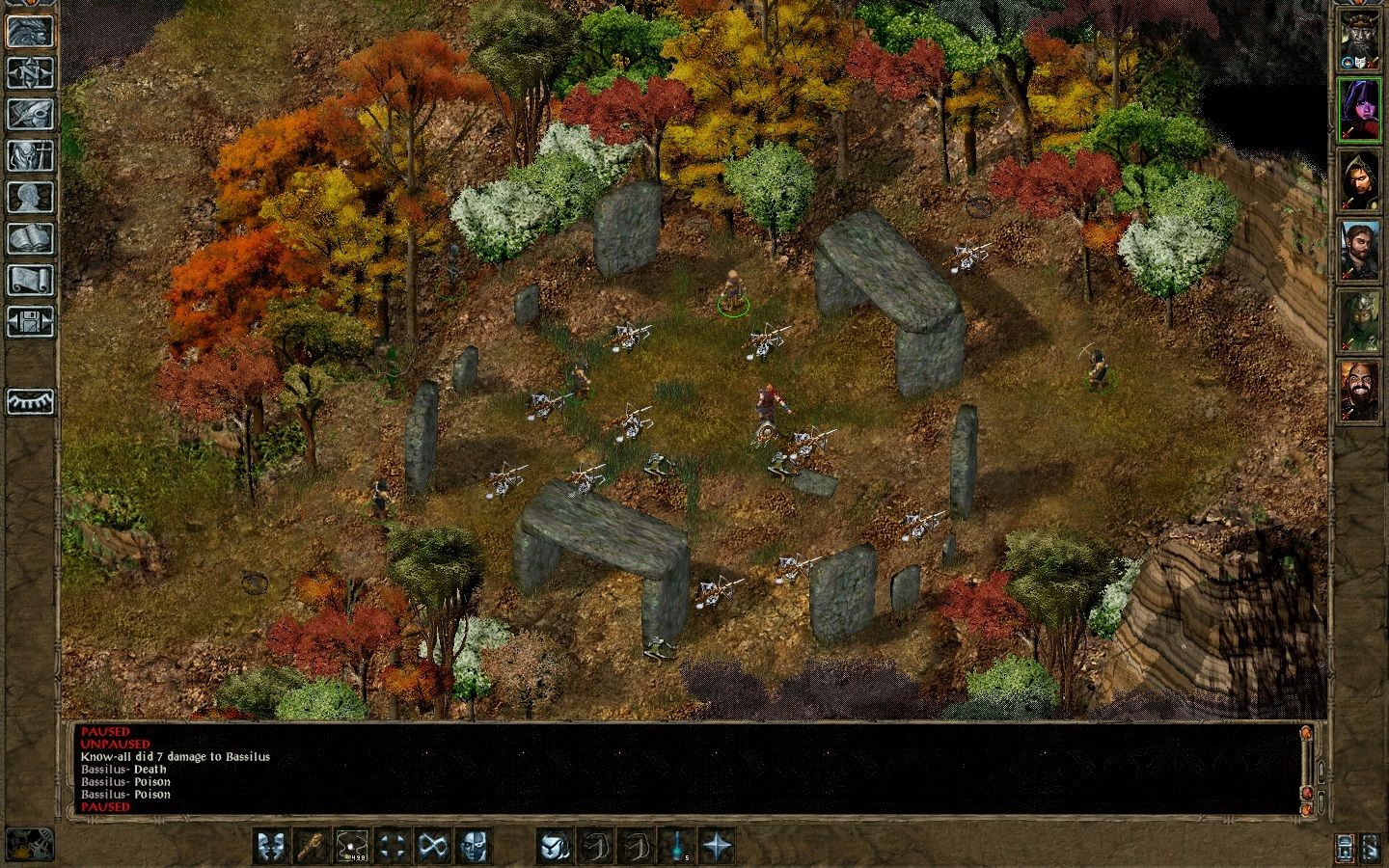
Task: Click the half-shaded face action button
Action: tap(473, 846)
